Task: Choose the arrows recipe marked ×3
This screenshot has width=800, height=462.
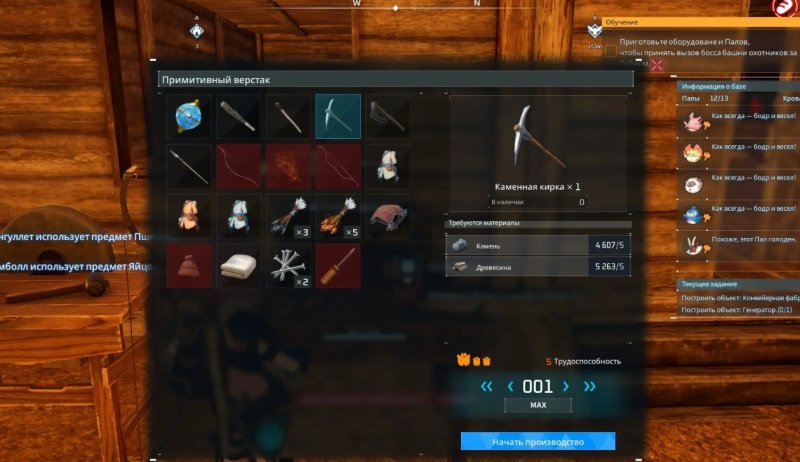Action: point(288,216)
